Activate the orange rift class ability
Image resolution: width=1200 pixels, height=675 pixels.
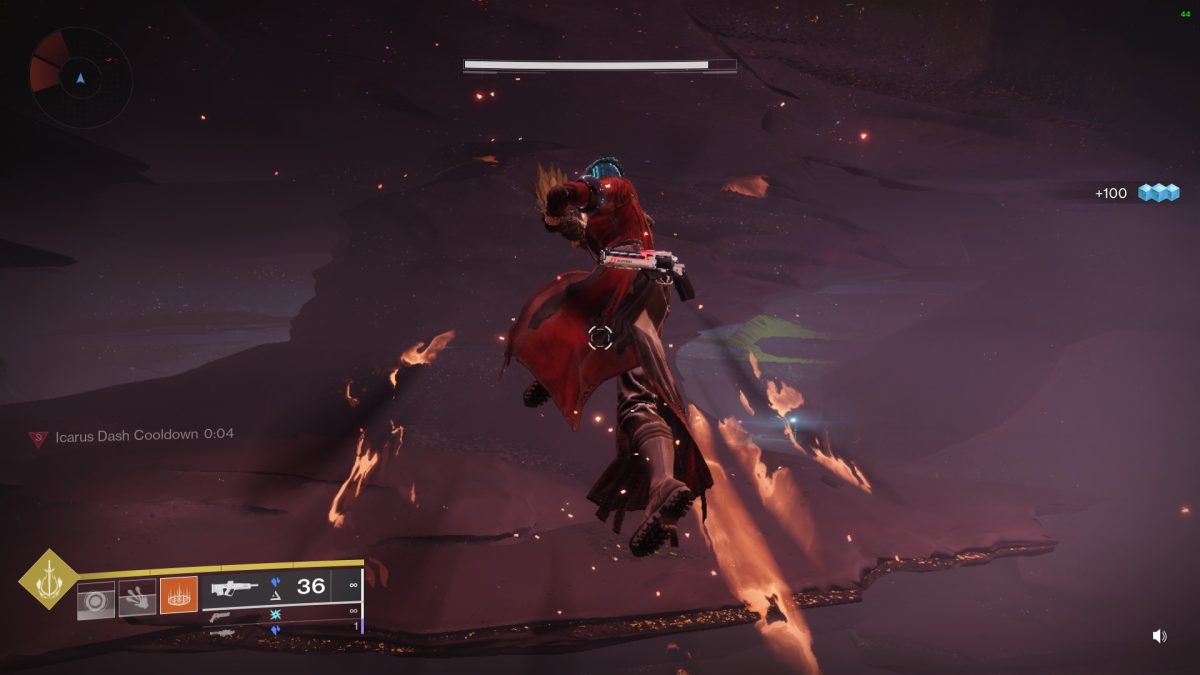[178, 595]
